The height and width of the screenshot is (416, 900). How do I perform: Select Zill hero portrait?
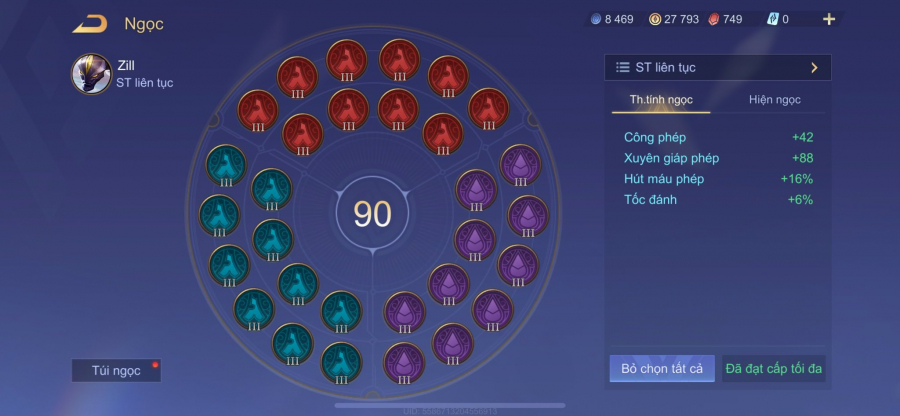pyautogui.click(x=91, y=74)
